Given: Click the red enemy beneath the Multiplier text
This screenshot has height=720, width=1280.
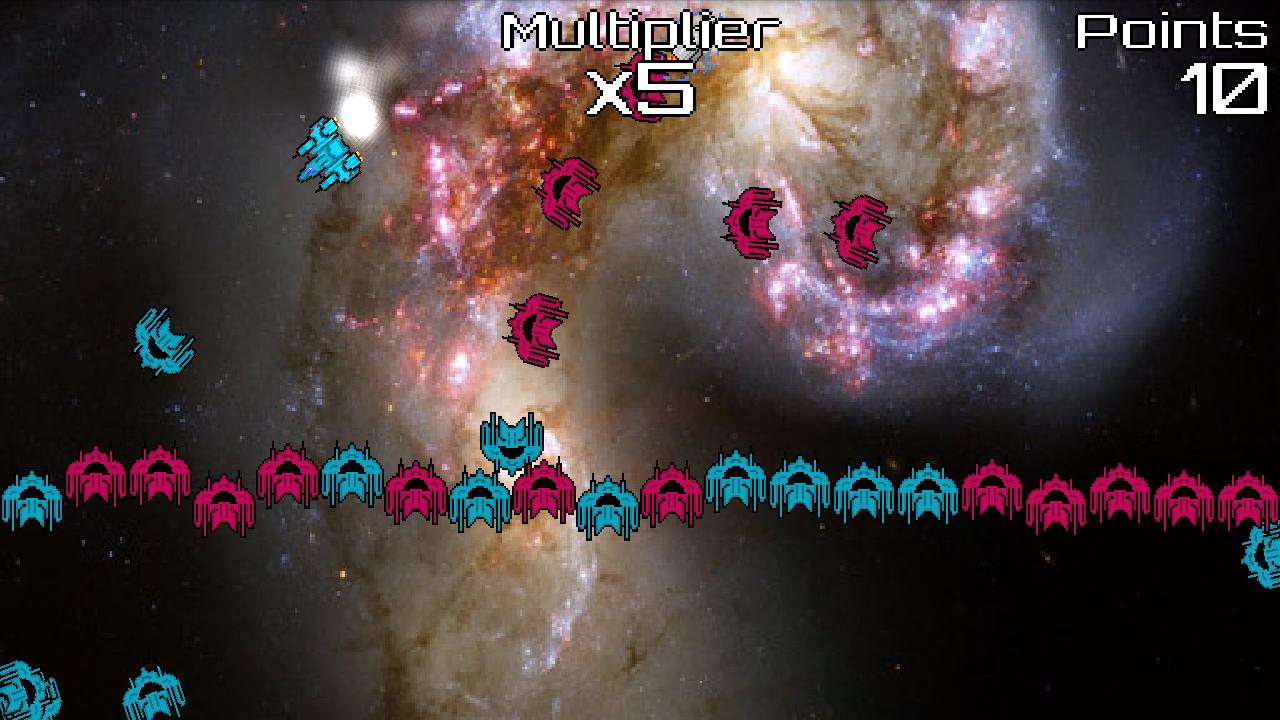Looking at the screenshot, I should pyautogui.click(x=568, y=190).
